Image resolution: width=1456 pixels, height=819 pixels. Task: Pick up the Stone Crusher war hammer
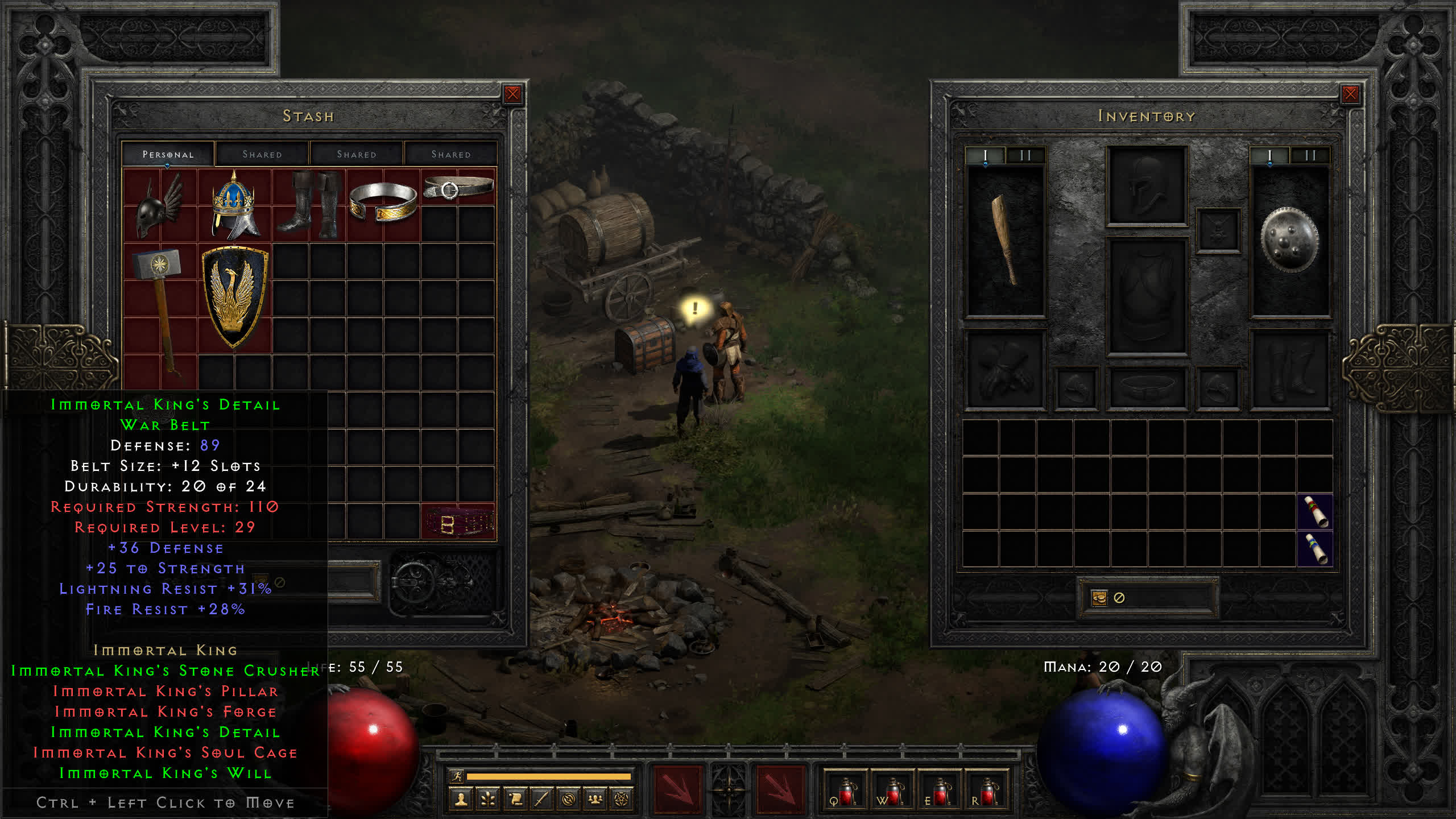[x=160, y=307]
